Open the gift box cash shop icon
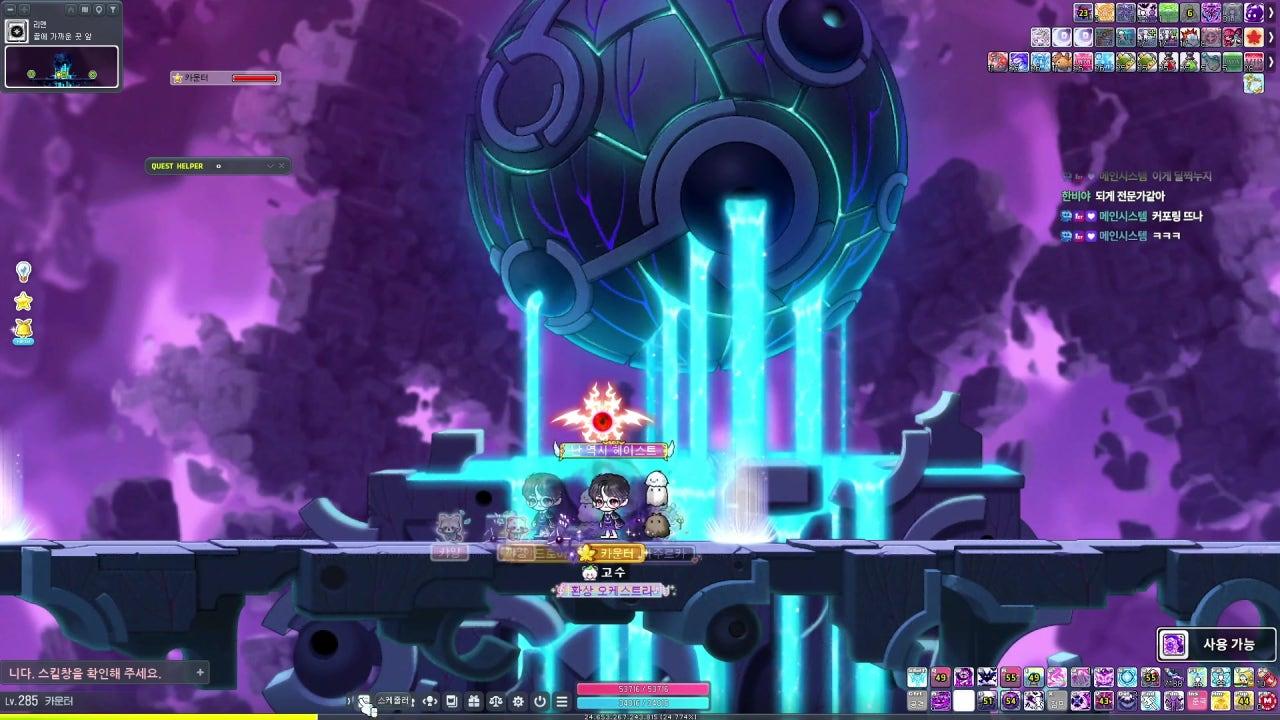This screenshot has height=720, width=1280. coord(474,702)
